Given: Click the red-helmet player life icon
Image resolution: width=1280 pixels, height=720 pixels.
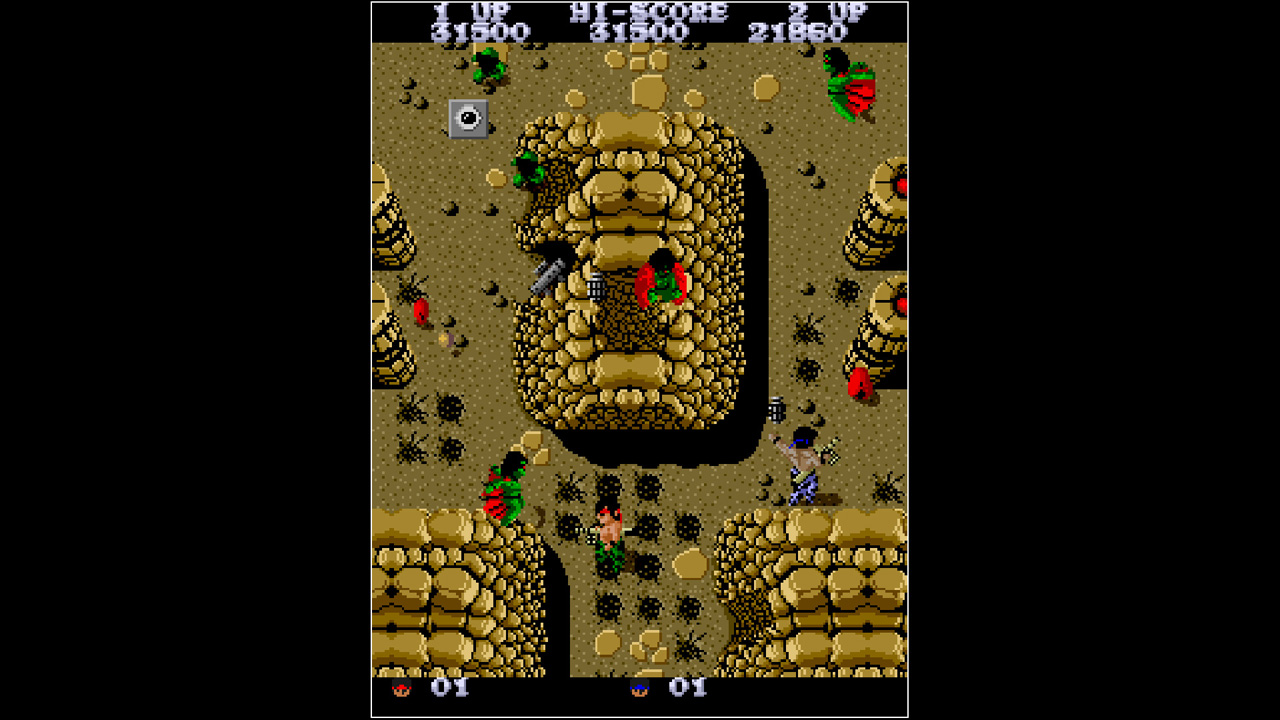Looking at the screenshot, I should tap(400, 688).
